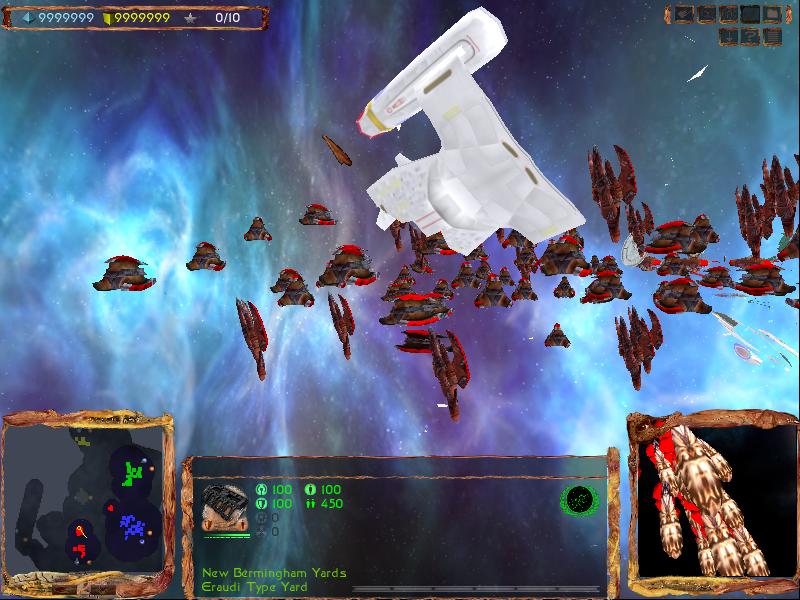Viewport: 800px width, 600px height.
Task: Click the green Federation emblem
Action: (x=578, y=499)
